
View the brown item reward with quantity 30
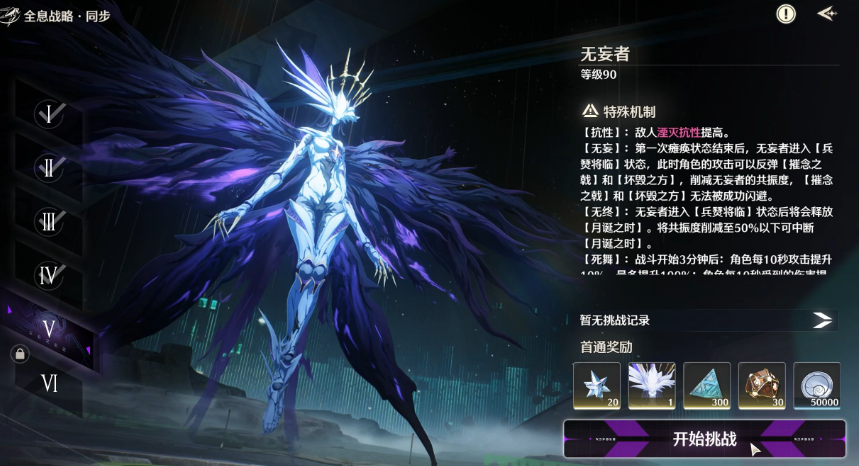[762, 386]
